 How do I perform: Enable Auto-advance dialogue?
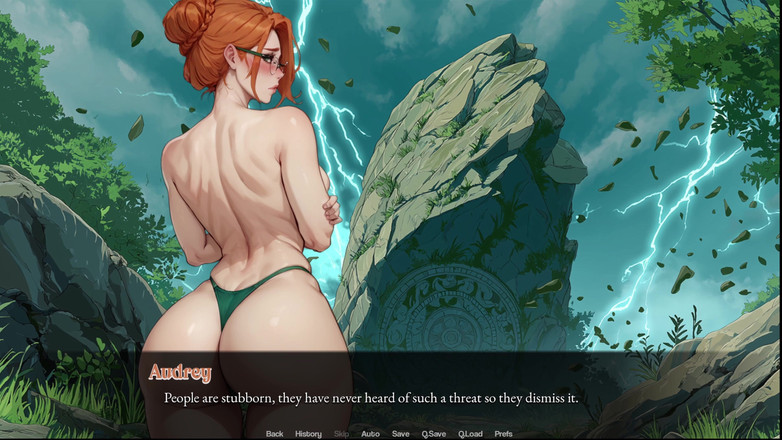pos(370,434)
